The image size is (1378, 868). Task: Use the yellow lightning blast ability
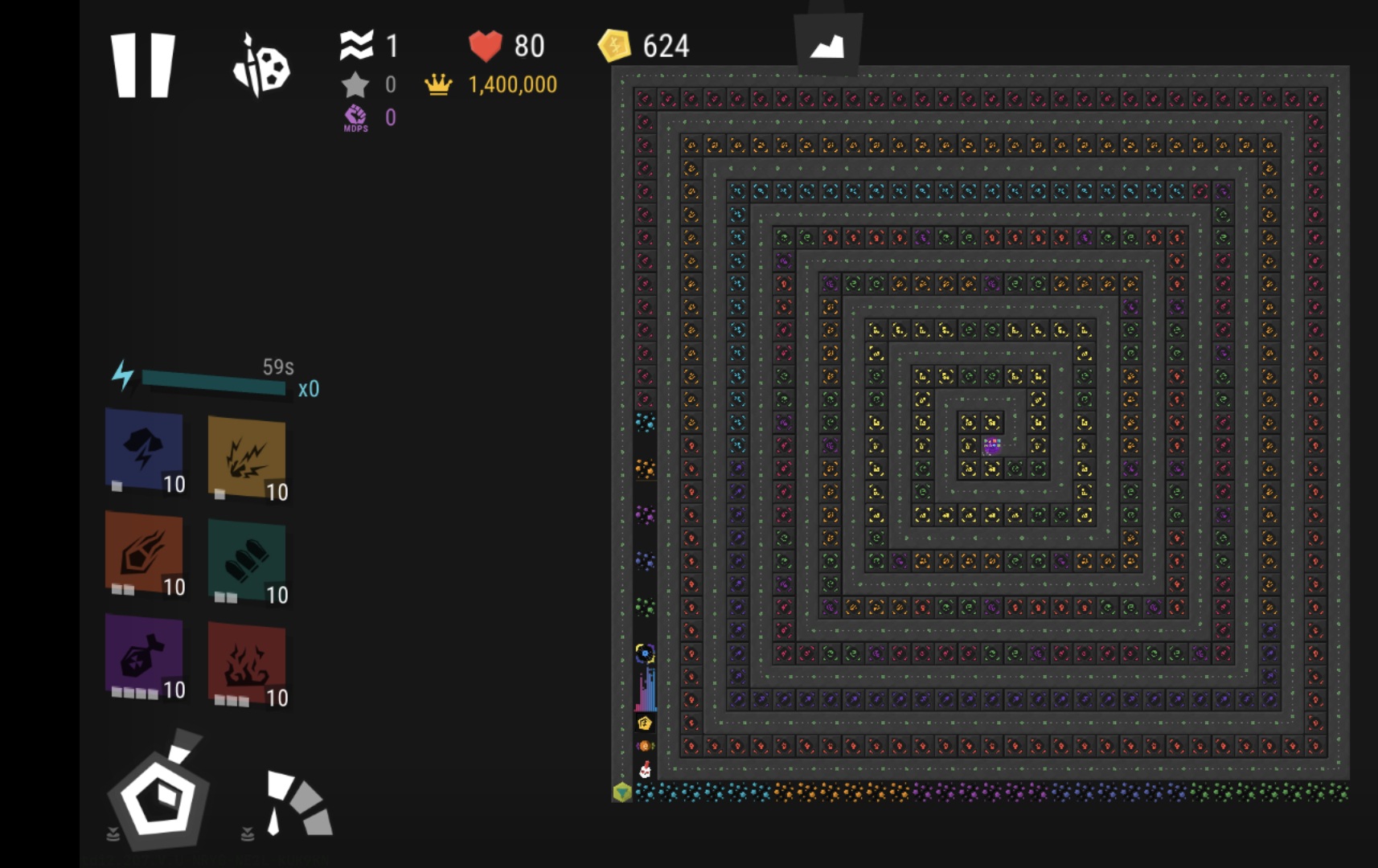(x=247, y=457)
